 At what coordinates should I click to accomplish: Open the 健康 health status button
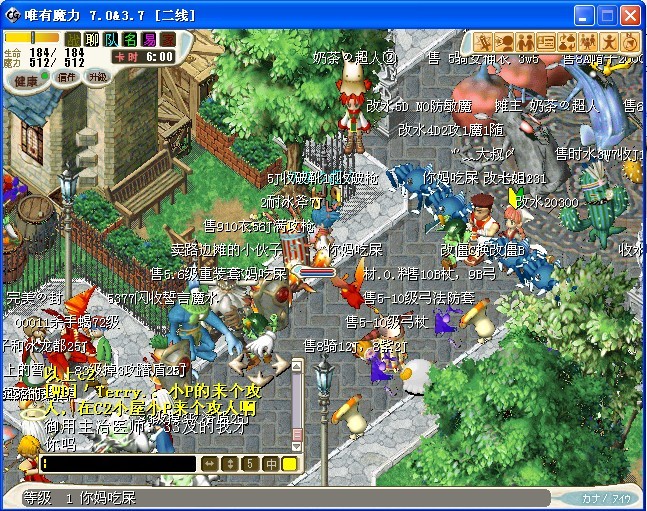pos(27,80)
